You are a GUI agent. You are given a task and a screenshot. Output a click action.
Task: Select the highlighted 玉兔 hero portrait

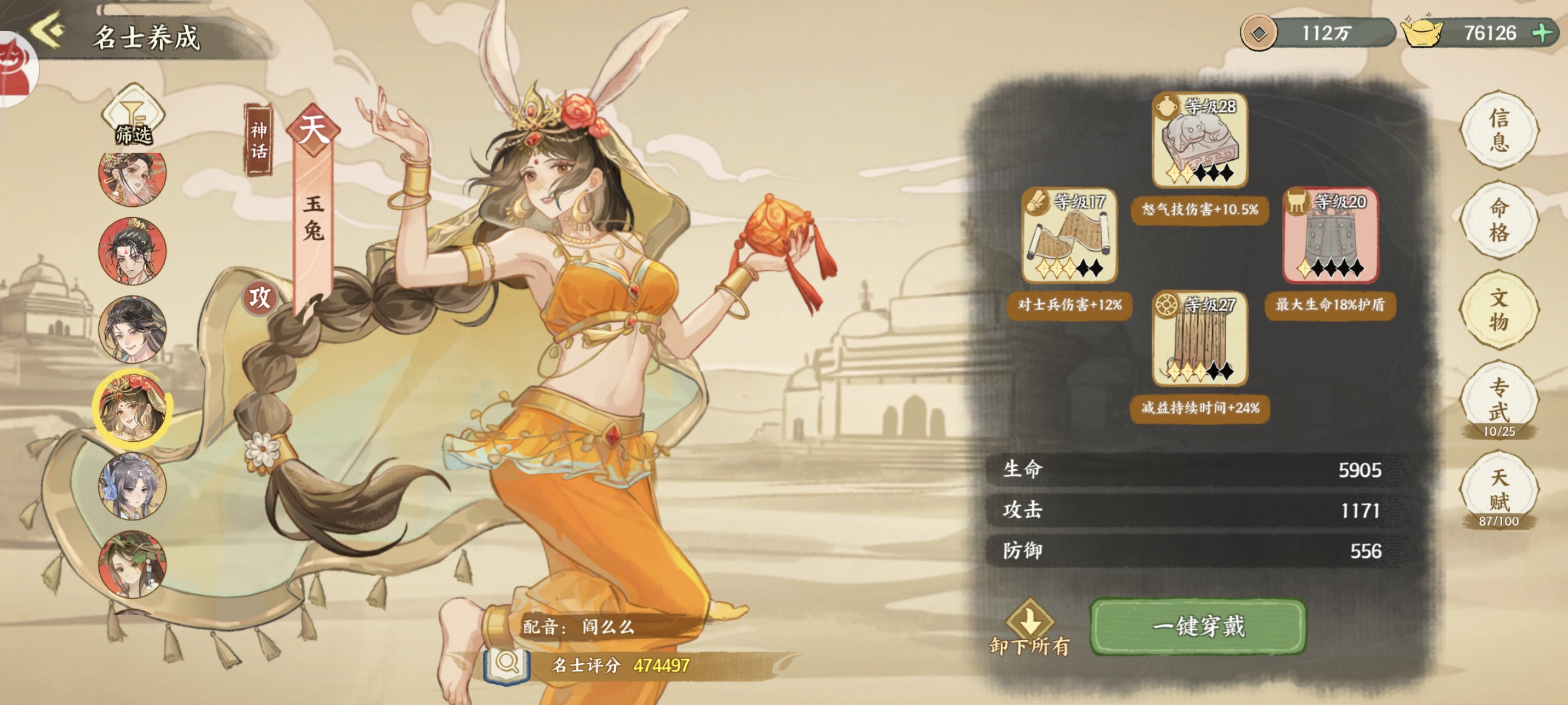pyautogui.click(x=132, y=407)
